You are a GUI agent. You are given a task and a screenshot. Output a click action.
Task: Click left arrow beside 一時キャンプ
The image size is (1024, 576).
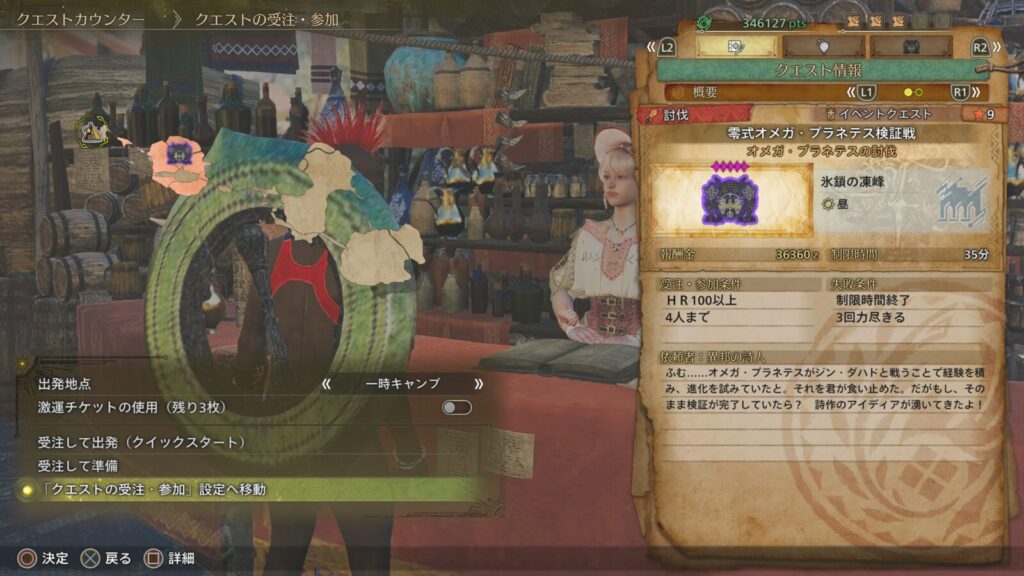click(x=326, y=384)
